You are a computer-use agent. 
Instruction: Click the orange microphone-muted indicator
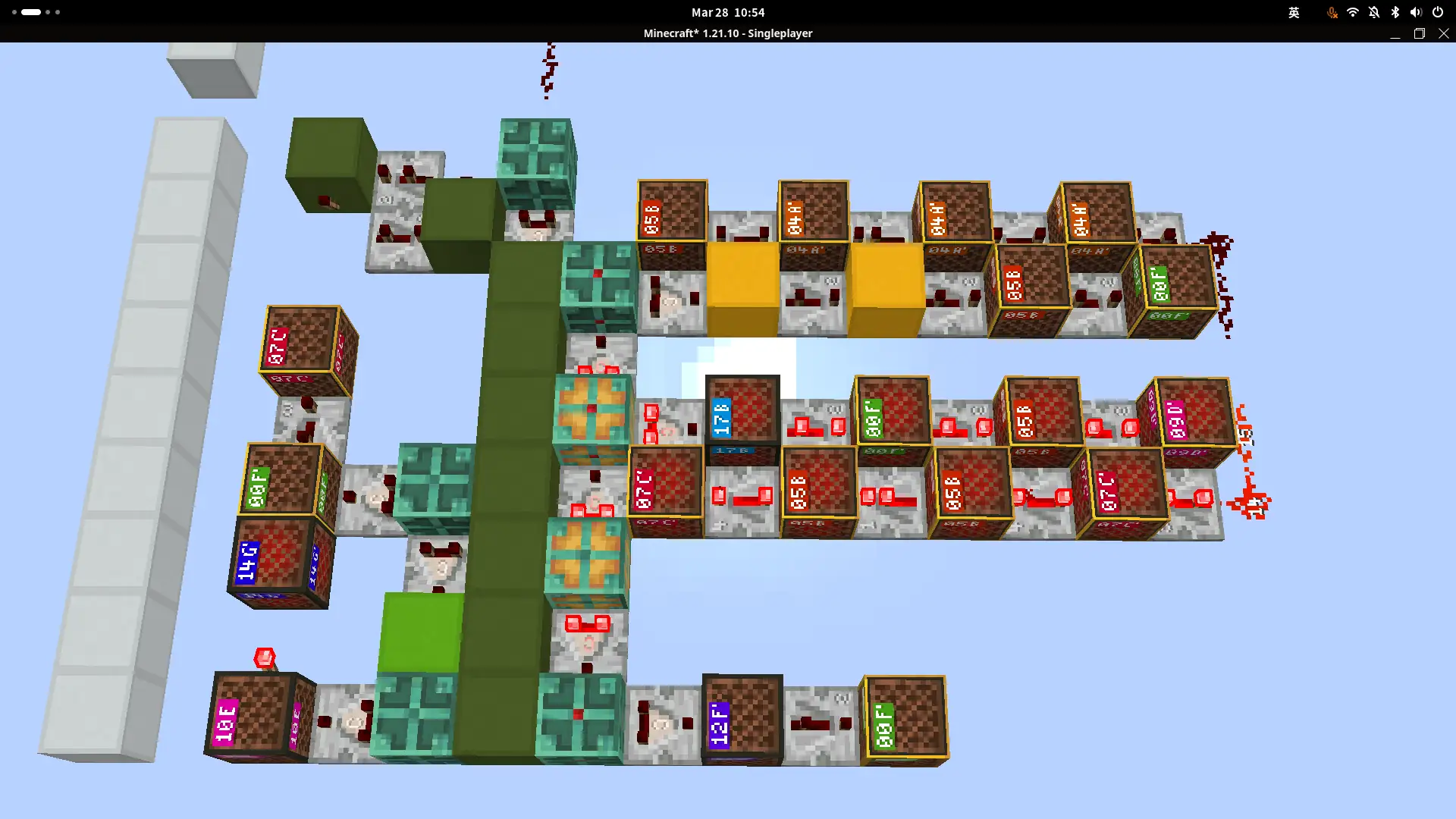point(1332,12)
